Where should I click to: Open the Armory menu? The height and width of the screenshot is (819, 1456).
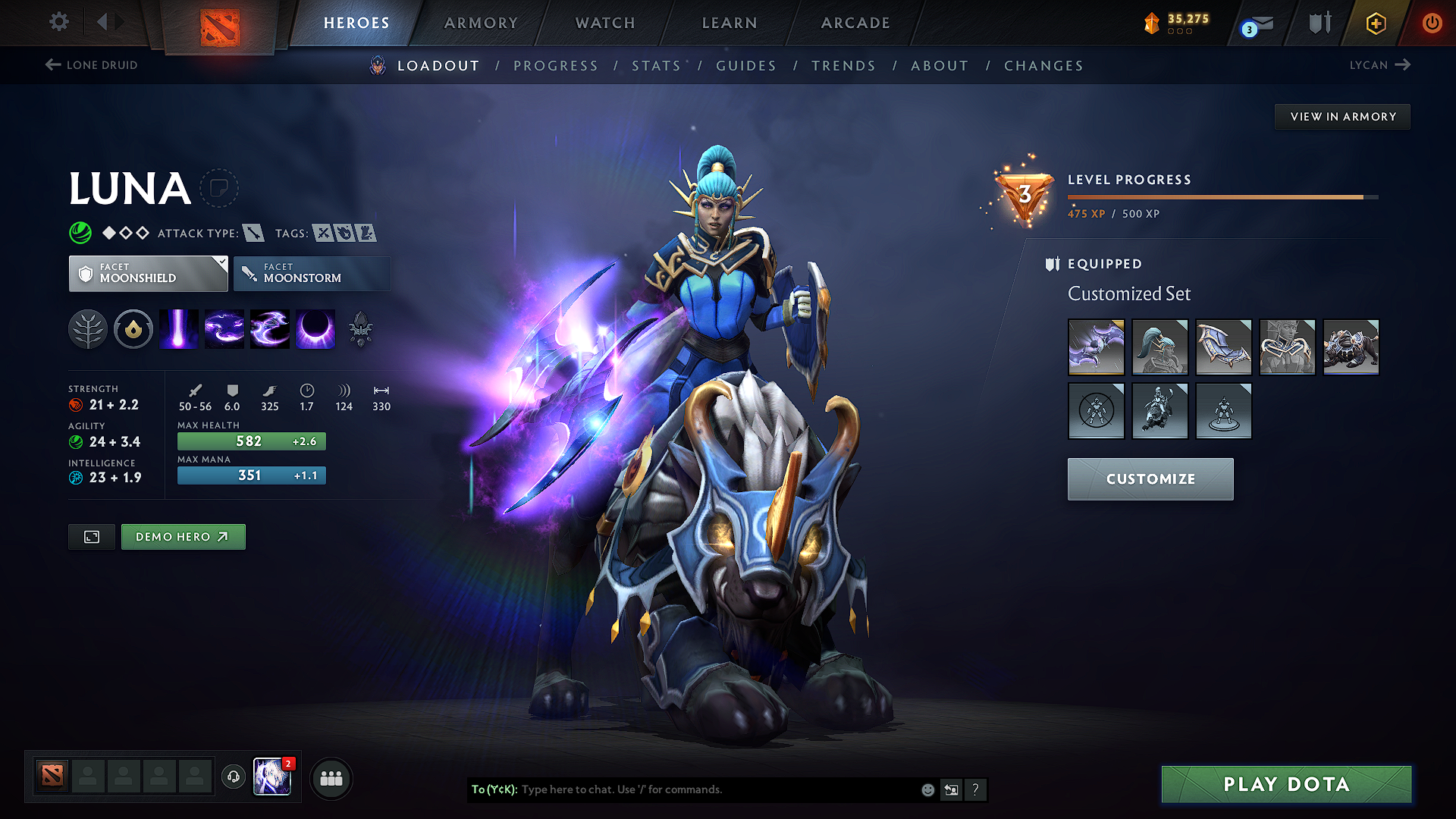pos(481,23)
